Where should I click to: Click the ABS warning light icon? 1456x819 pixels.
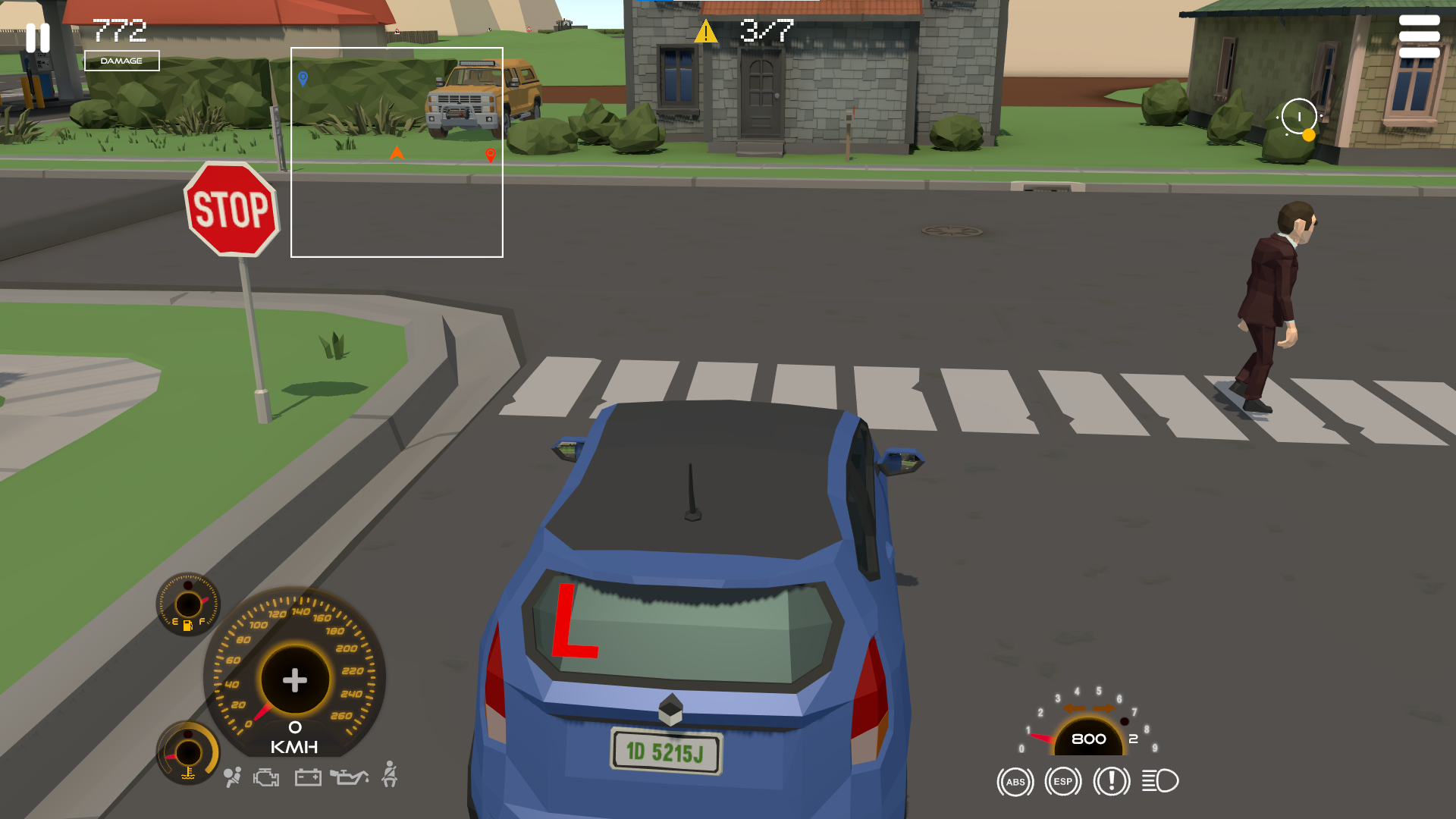[1015, 782]
